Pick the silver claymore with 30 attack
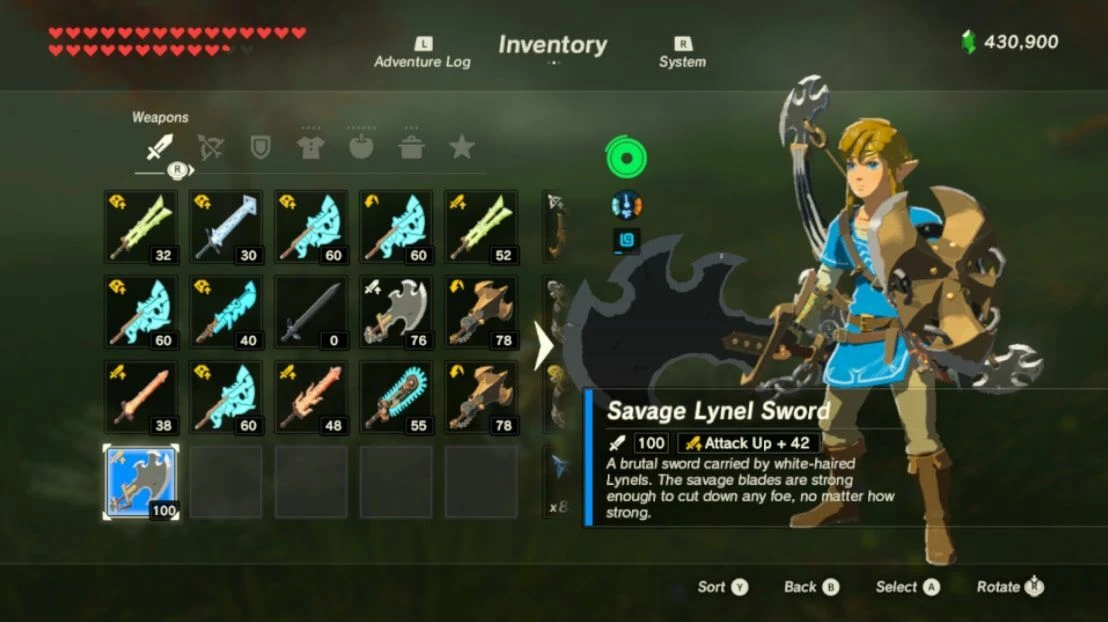1108x622 pixels. click(226, 227)
